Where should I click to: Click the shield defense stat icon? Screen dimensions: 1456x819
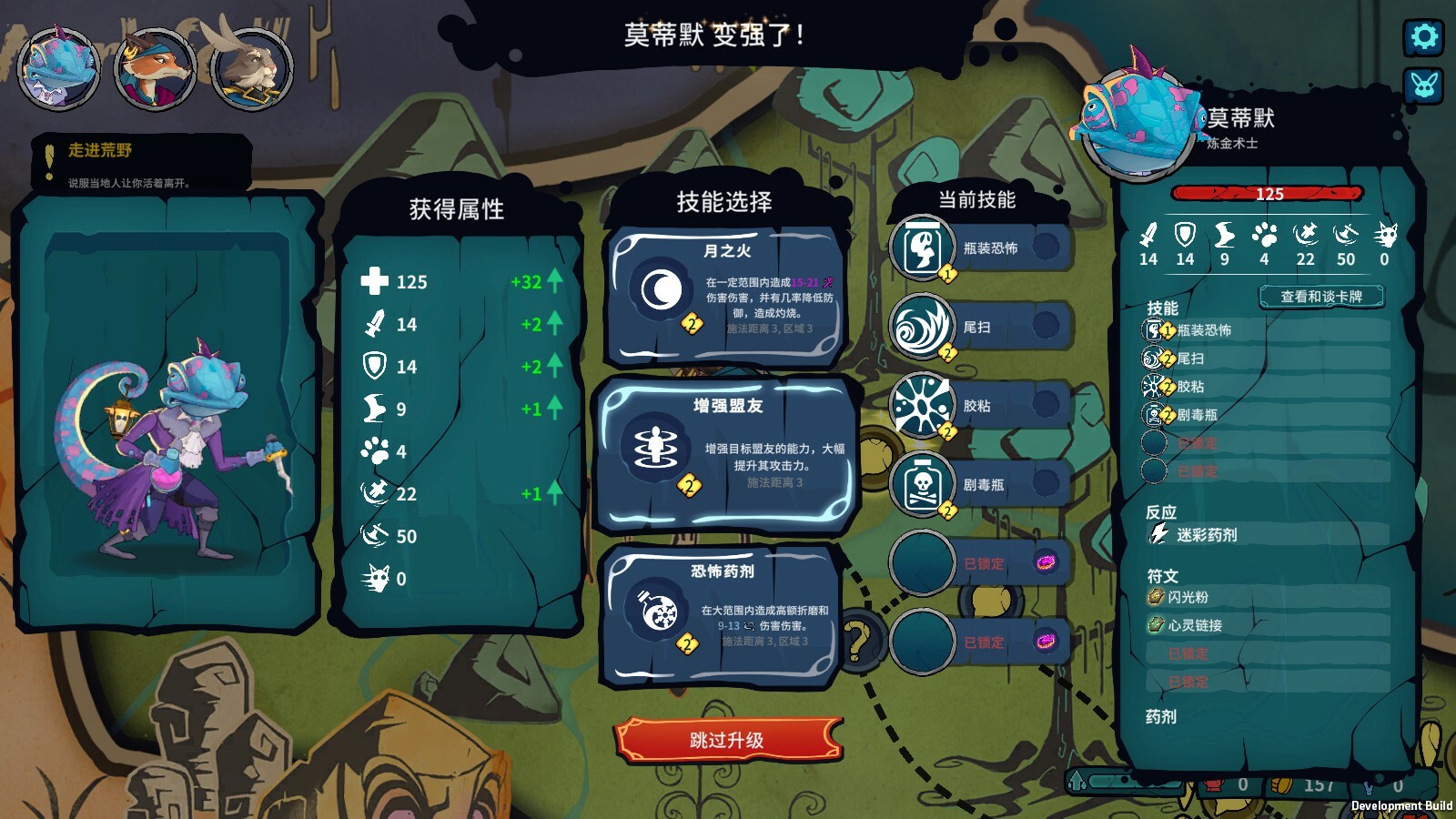tap(1185, 235)
